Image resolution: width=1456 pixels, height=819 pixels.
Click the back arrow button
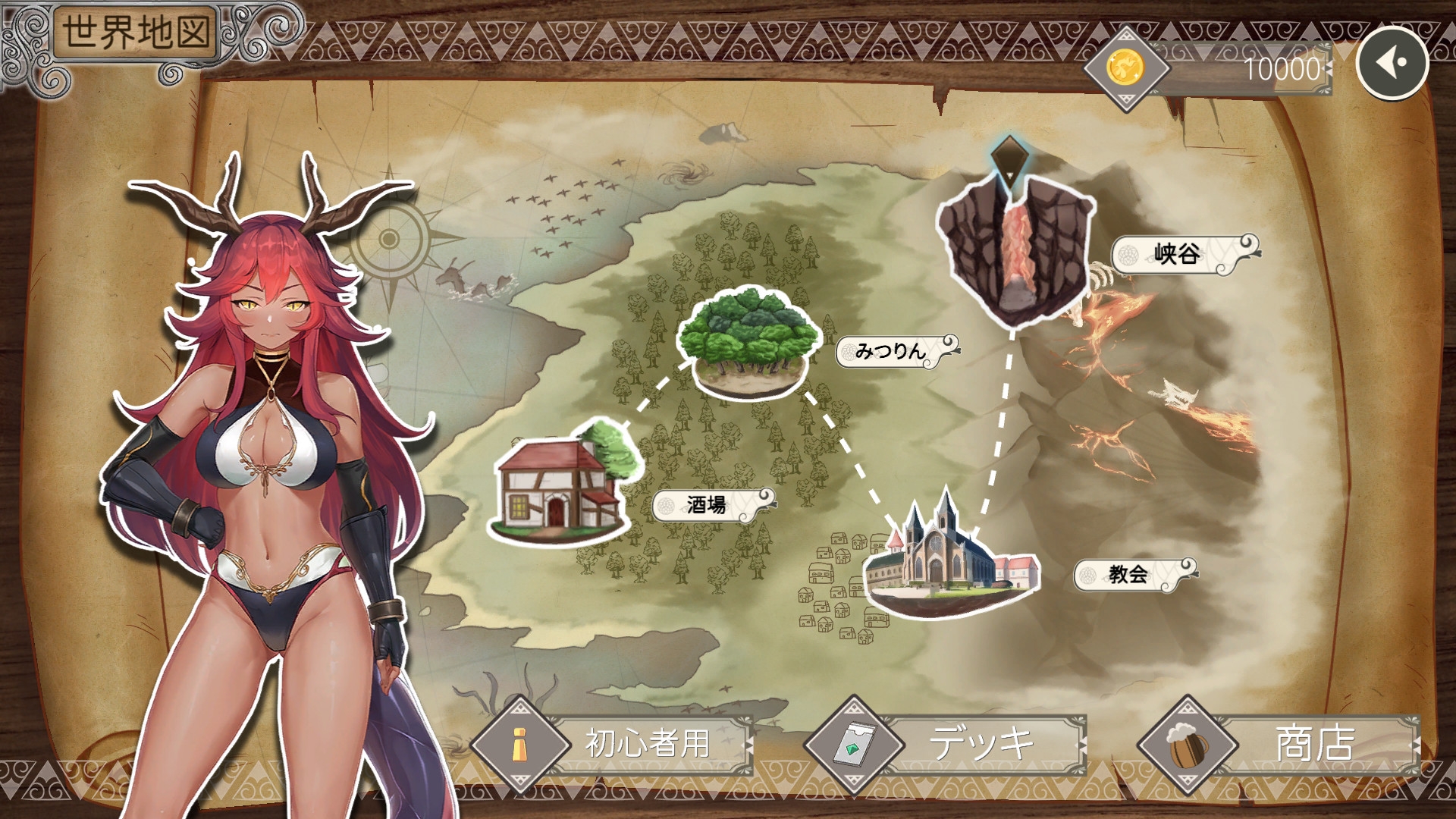[1392, 63]
